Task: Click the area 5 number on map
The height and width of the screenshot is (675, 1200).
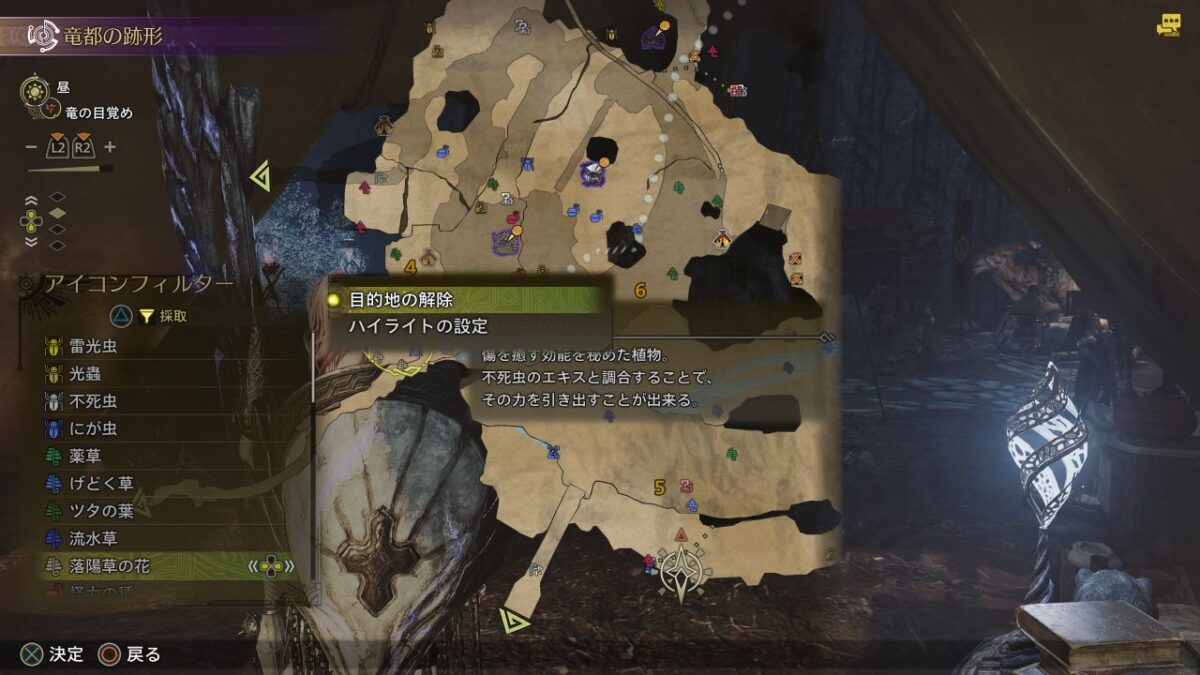Action: click(659, 488)
